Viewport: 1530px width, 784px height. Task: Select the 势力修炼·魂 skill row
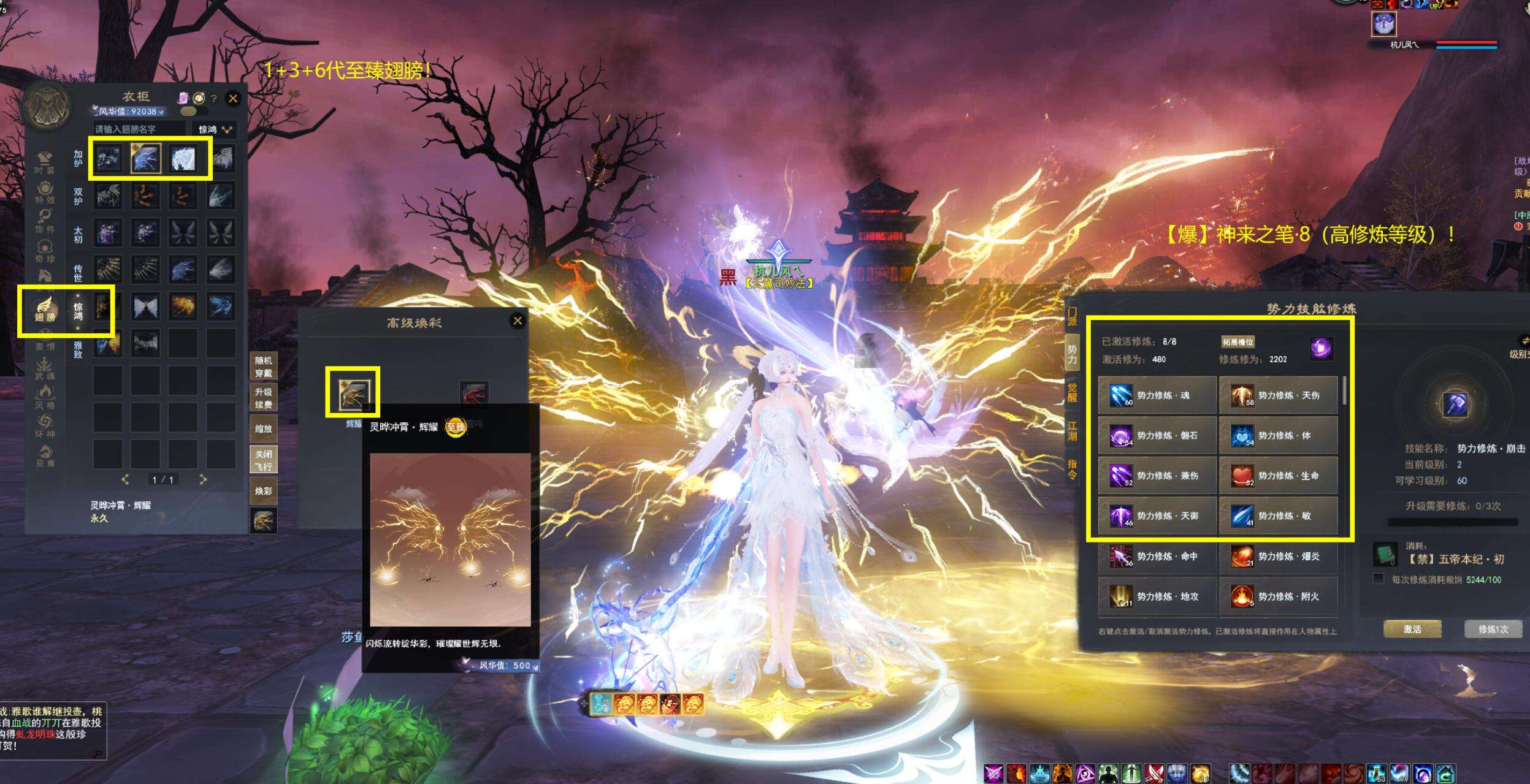[x=1157, y=395]
